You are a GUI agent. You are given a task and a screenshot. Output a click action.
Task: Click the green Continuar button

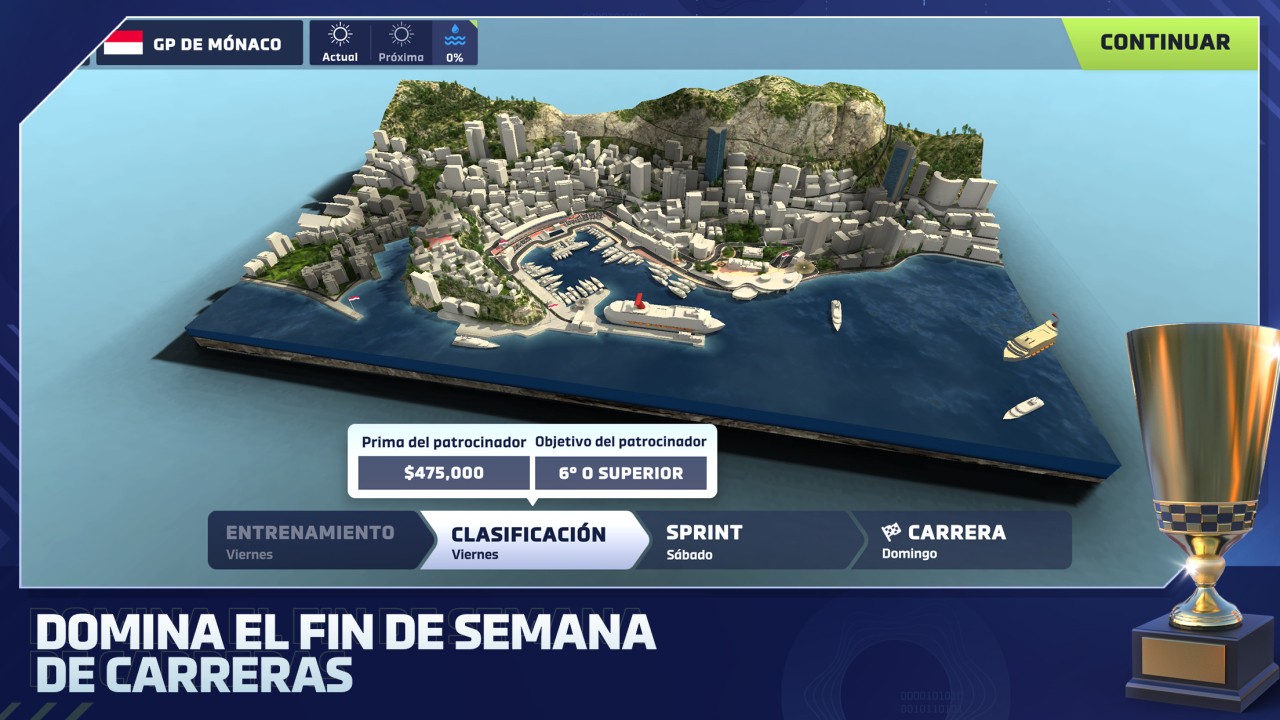point(1164,43)
